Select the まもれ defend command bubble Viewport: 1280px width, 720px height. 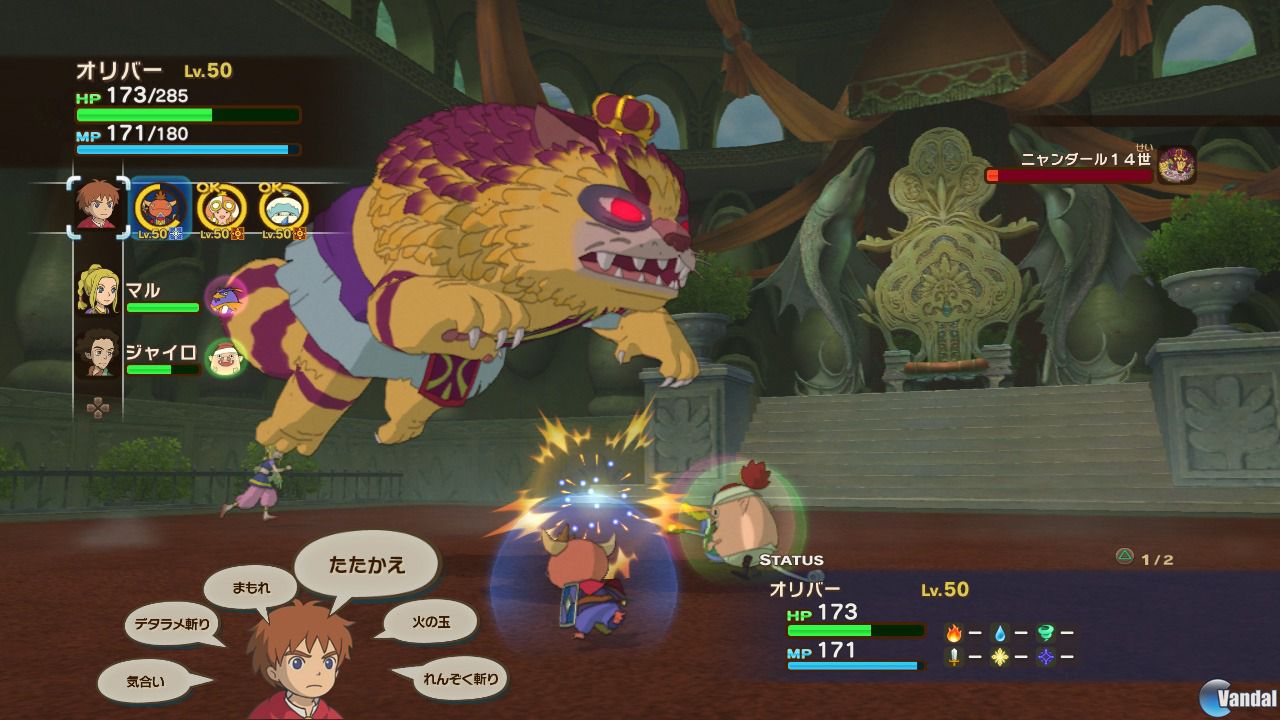(x=250, y=588)
